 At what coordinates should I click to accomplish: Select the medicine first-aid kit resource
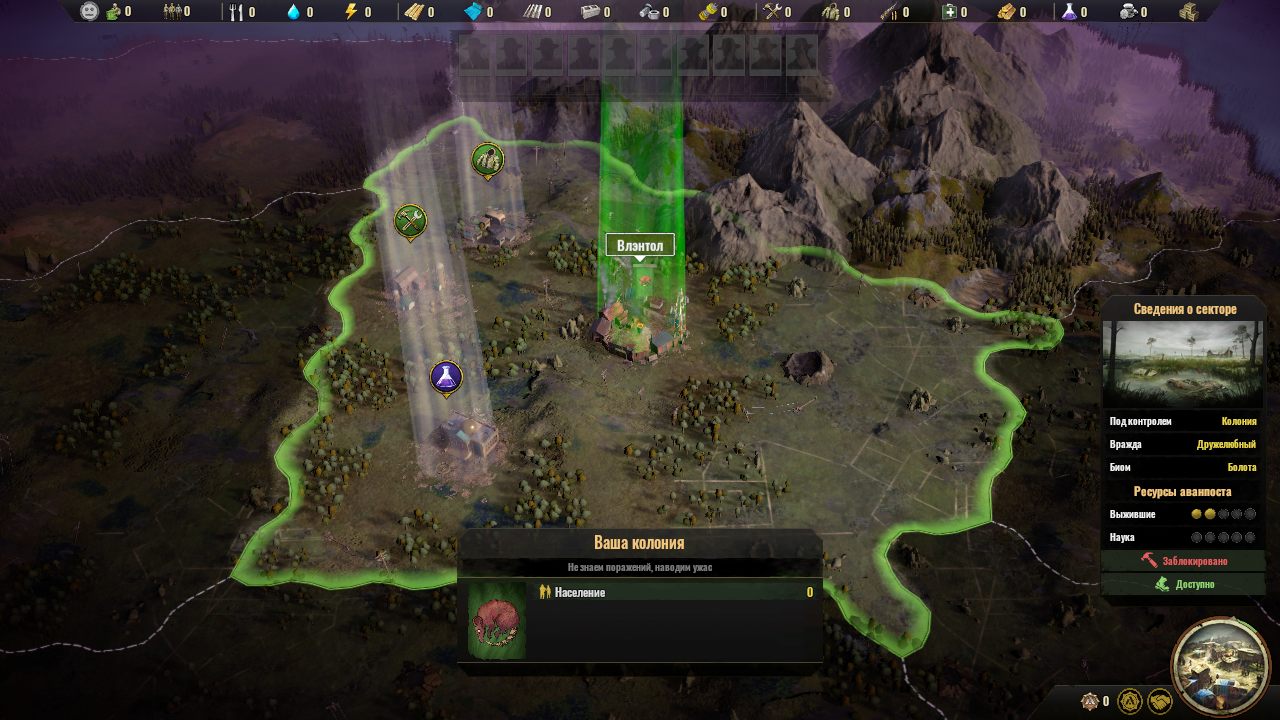[957, 12]
